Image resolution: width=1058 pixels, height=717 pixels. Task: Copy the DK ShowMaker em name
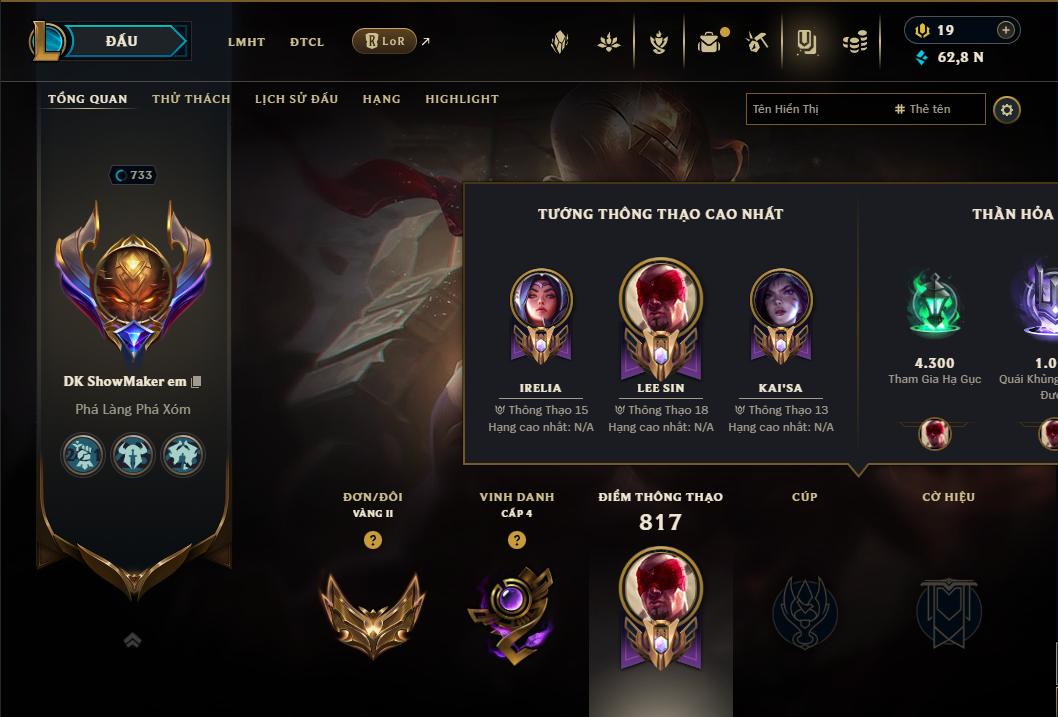tap(197, 381)
